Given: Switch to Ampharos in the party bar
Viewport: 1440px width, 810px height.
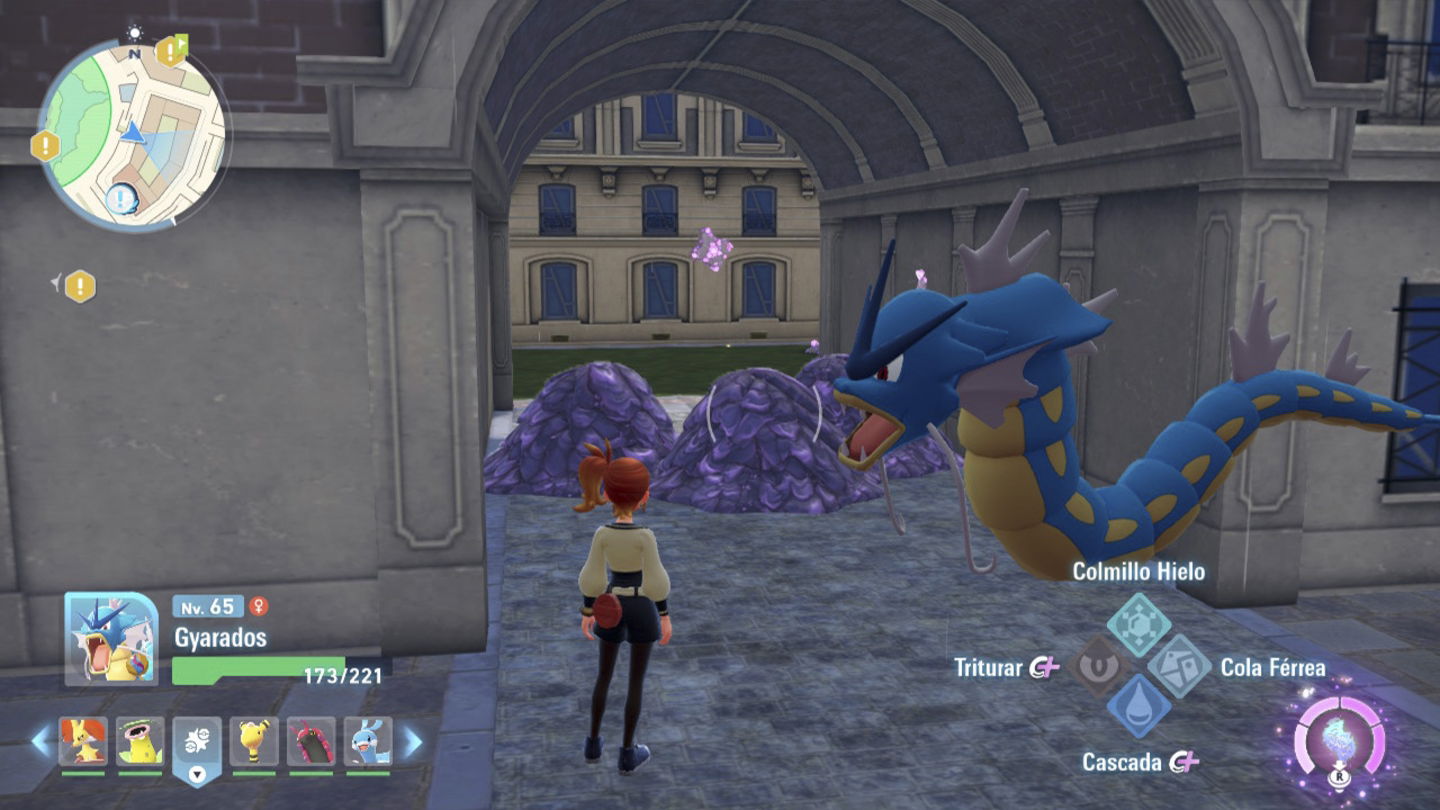Looking at the screenshot, I should pyautogui.click(x=254, y=742).
